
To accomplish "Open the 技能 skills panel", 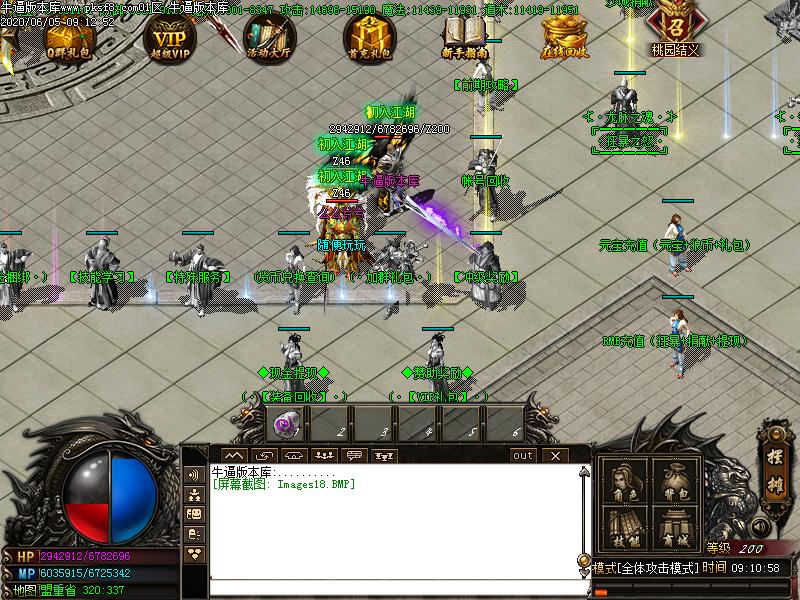I will (x=625, y=528).
